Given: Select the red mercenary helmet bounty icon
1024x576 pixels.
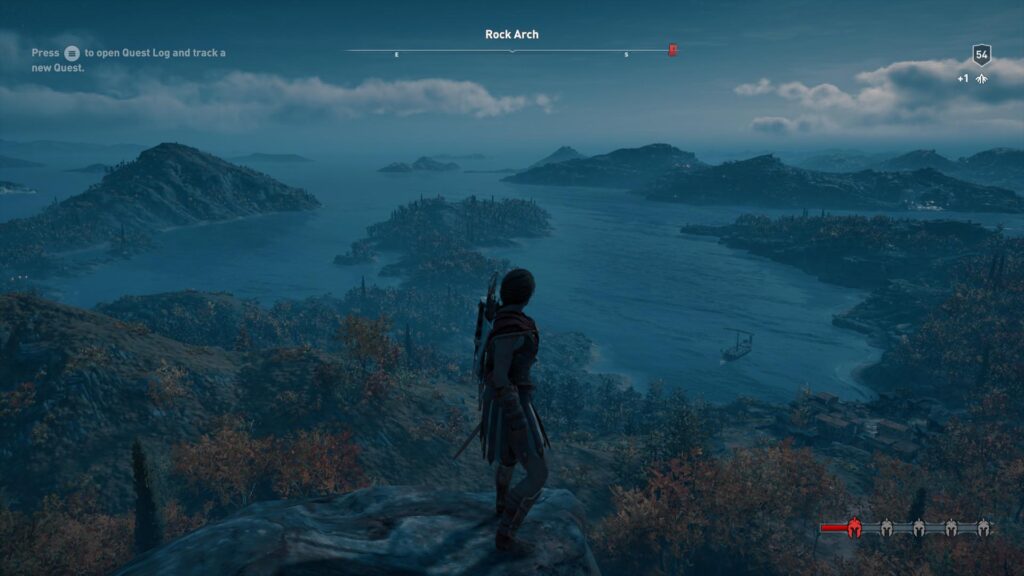Looking at the screenshot, I should pos(855,528).
